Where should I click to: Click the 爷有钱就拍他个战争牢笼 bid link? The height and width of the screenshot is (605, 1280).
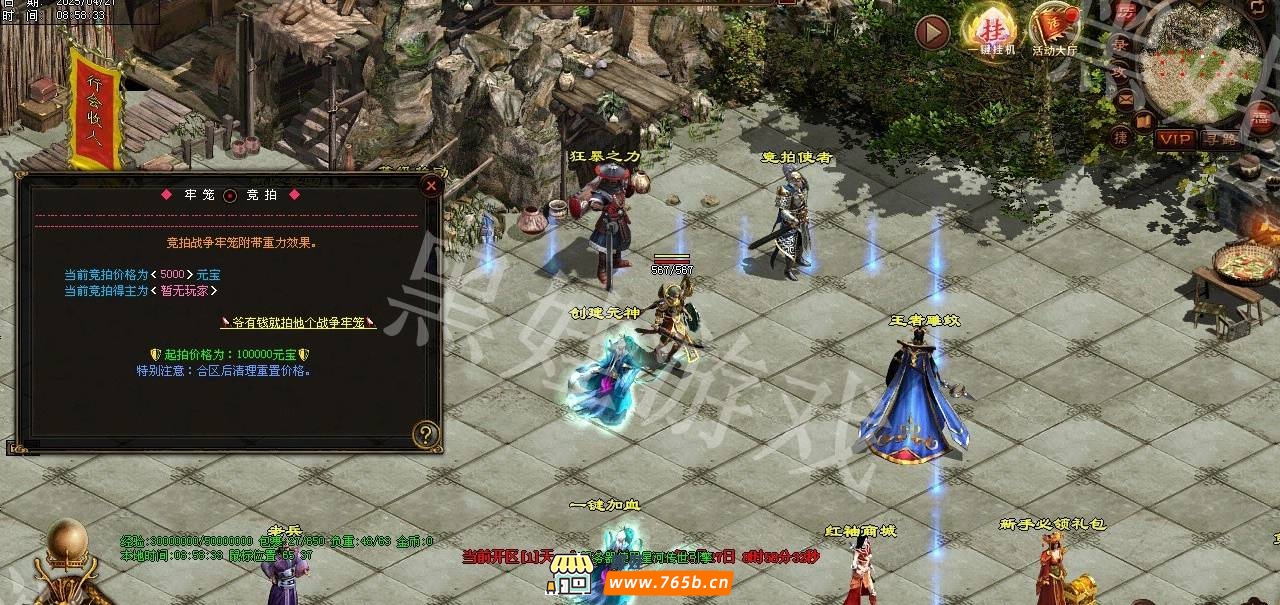(x=298, y=322)
